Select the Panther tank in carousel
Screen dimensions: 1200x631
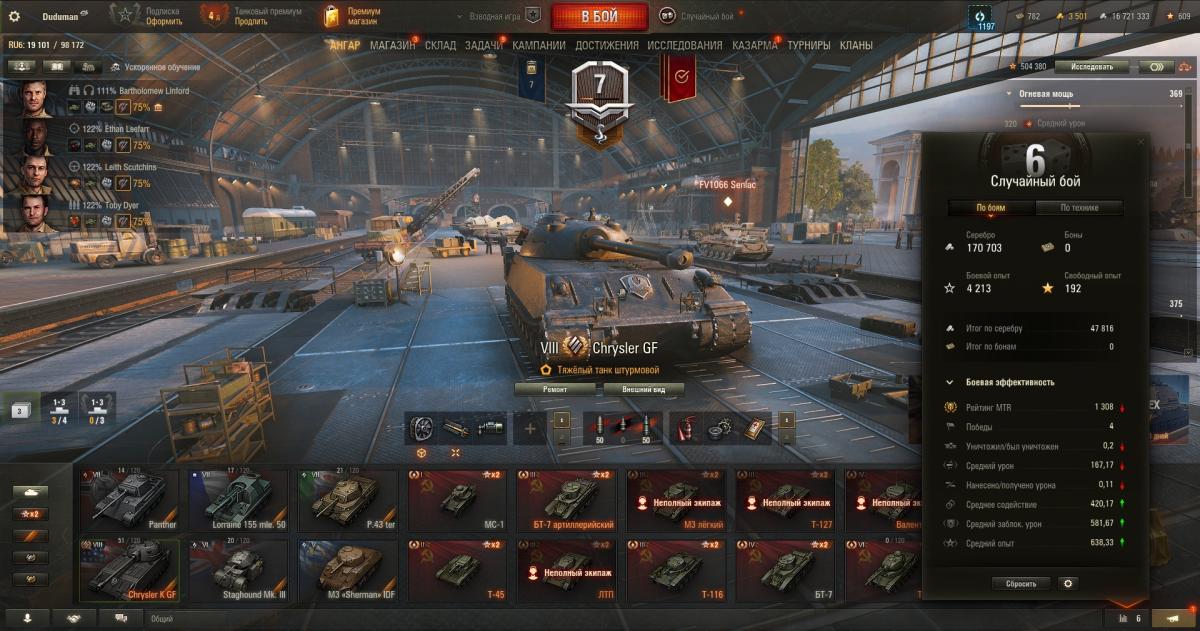tap(129, 500)
